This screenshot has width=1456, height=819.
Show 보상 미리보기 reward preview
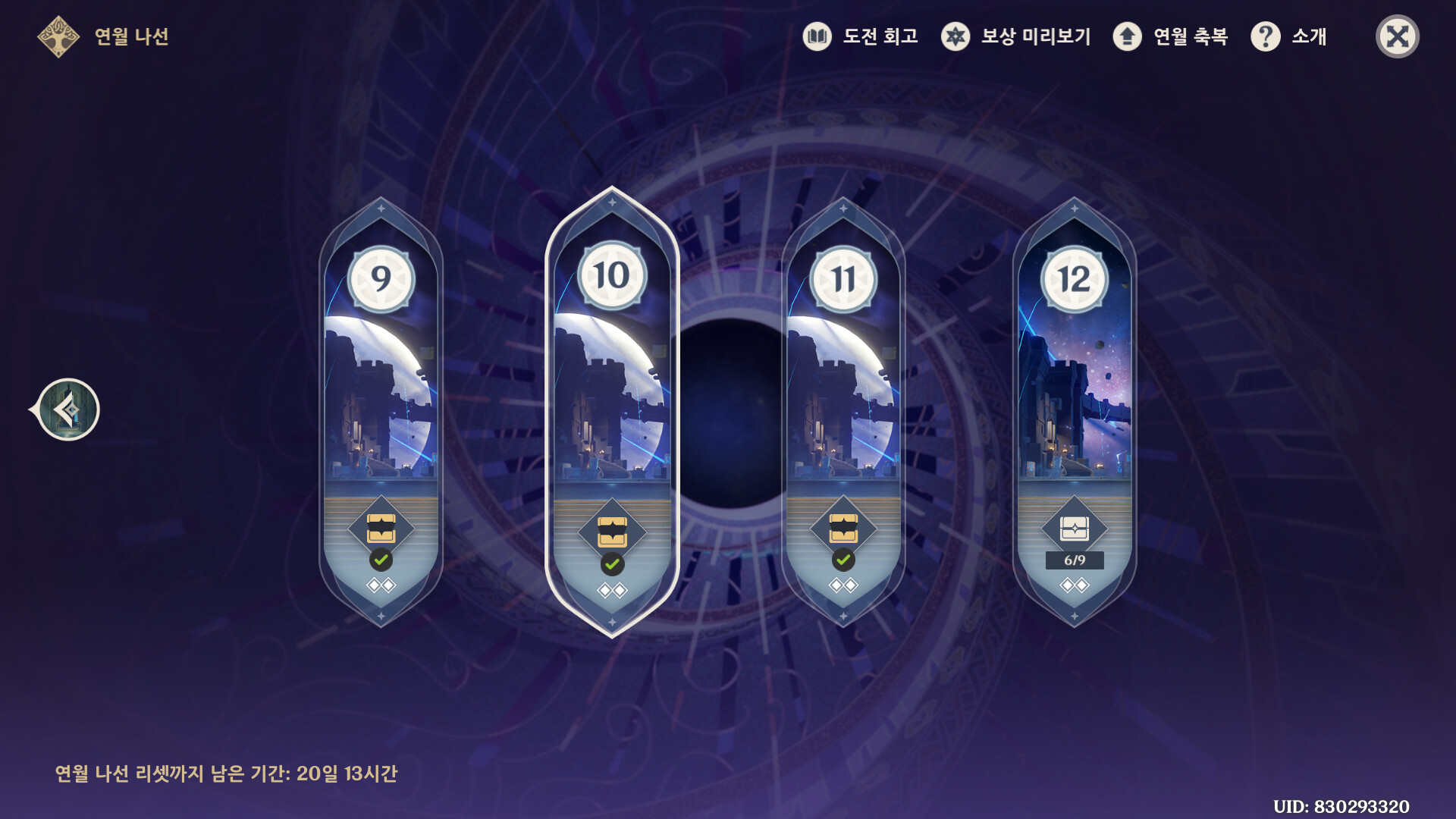tap(1016, 36)
